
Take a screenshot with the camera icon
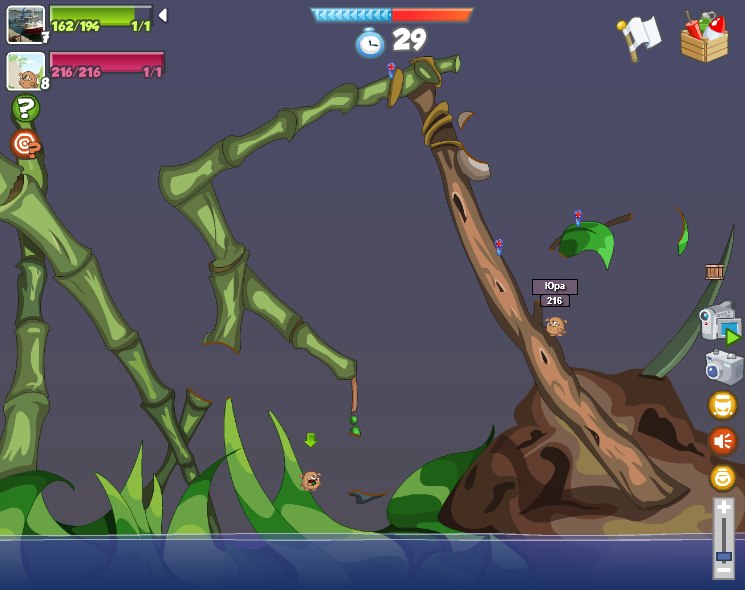(723, 367)
